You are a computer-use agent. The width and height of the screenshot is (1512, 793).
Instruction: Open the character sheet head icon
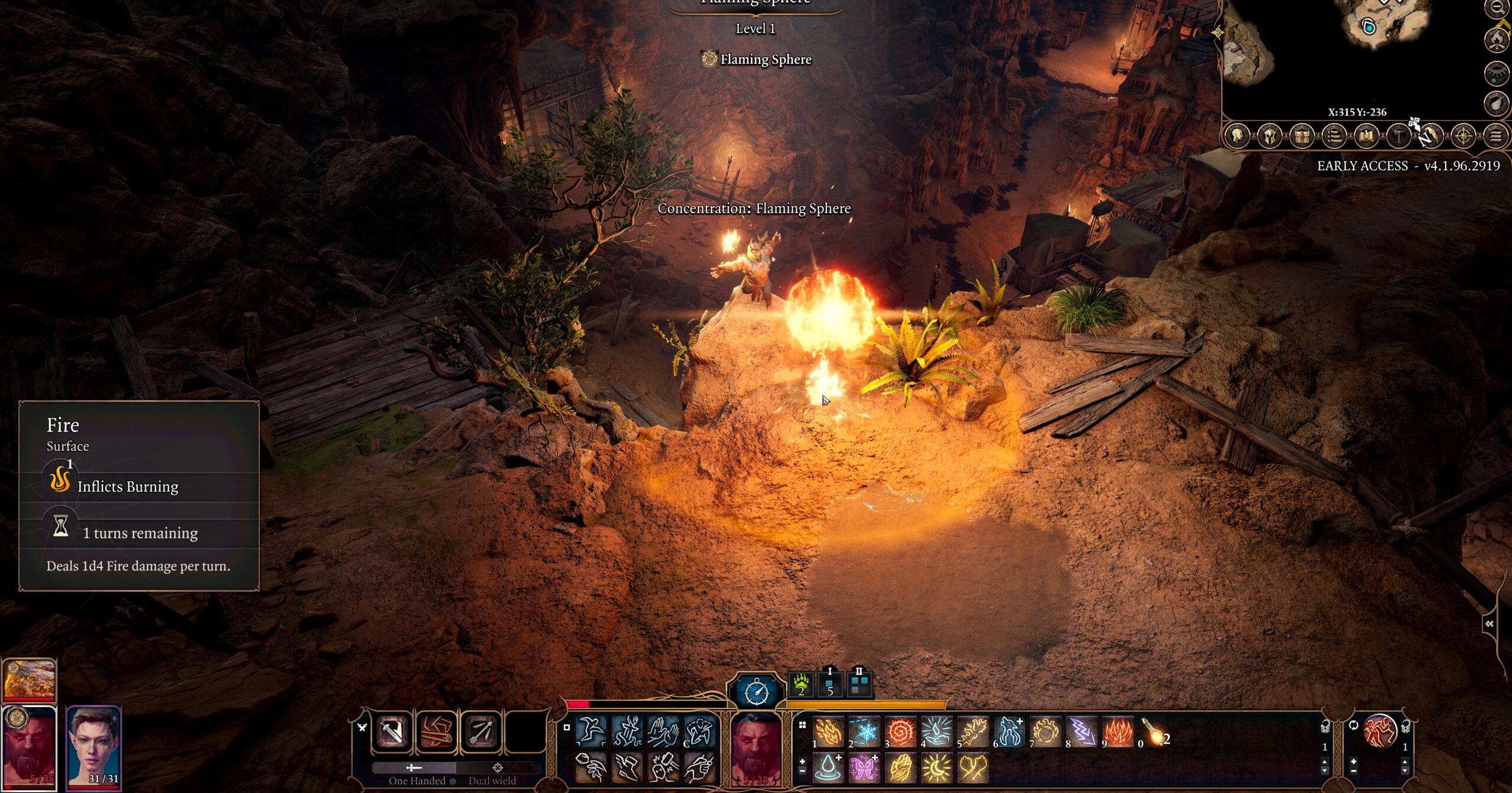pyautogui.click(x=1238, y=136)
